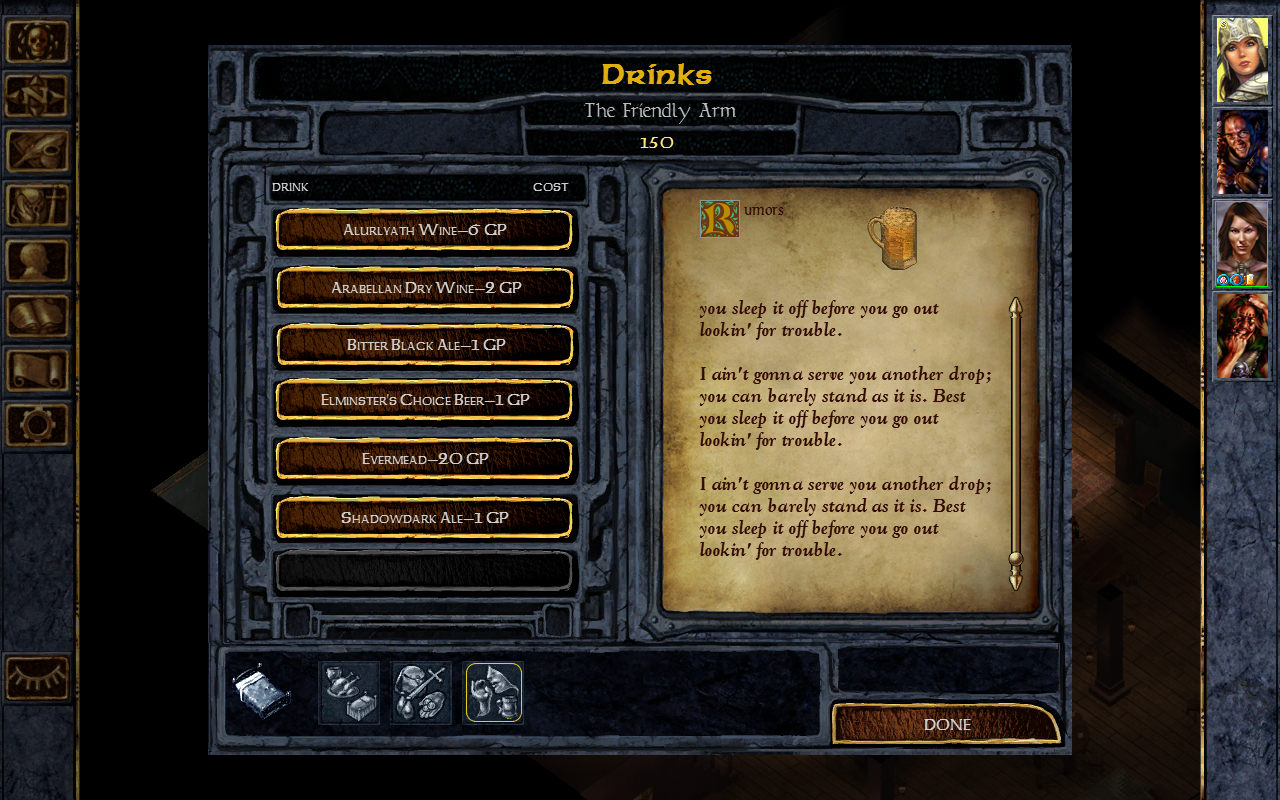1280x800 pixels.
Task: Buy the Evermead for 20 GP
Action: 424,459
